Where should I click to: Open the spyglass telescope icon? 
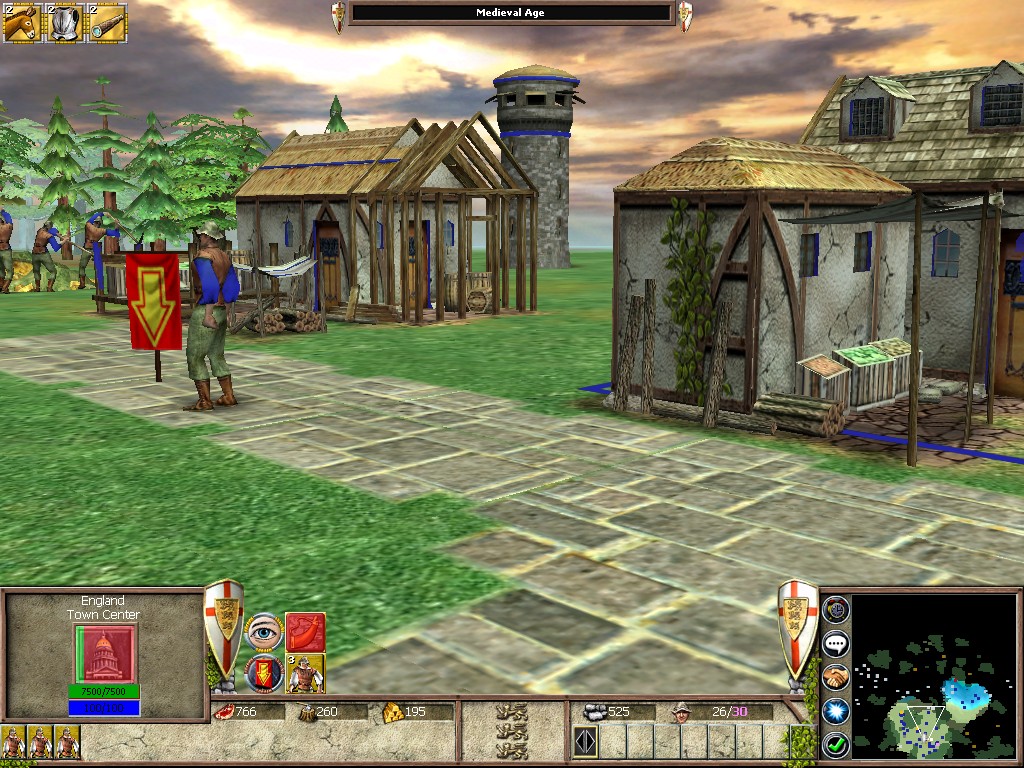pos(106,22)
